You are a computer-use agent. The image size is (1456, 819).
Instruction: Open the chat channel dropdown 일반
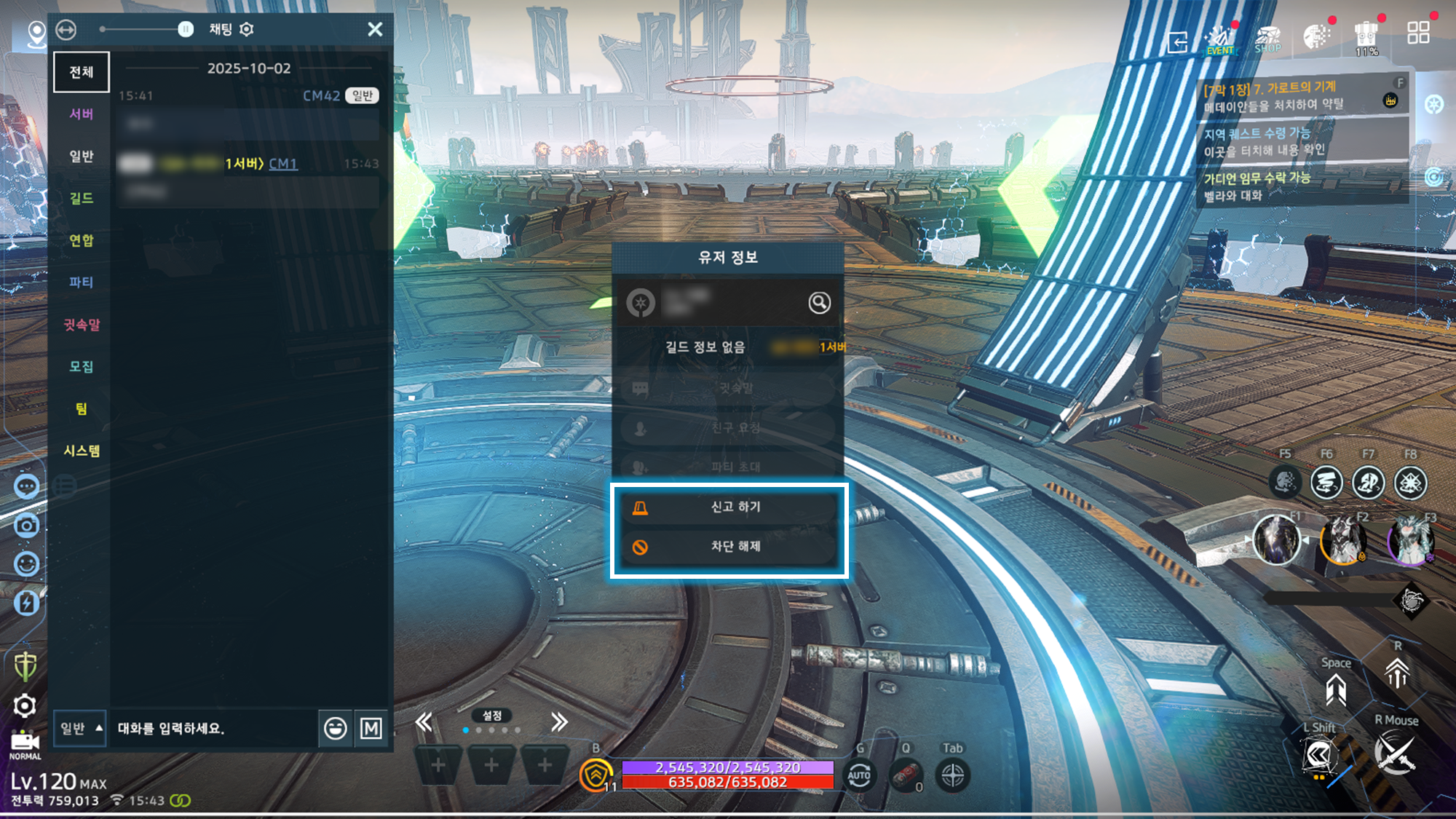click(x=80, y=728)
